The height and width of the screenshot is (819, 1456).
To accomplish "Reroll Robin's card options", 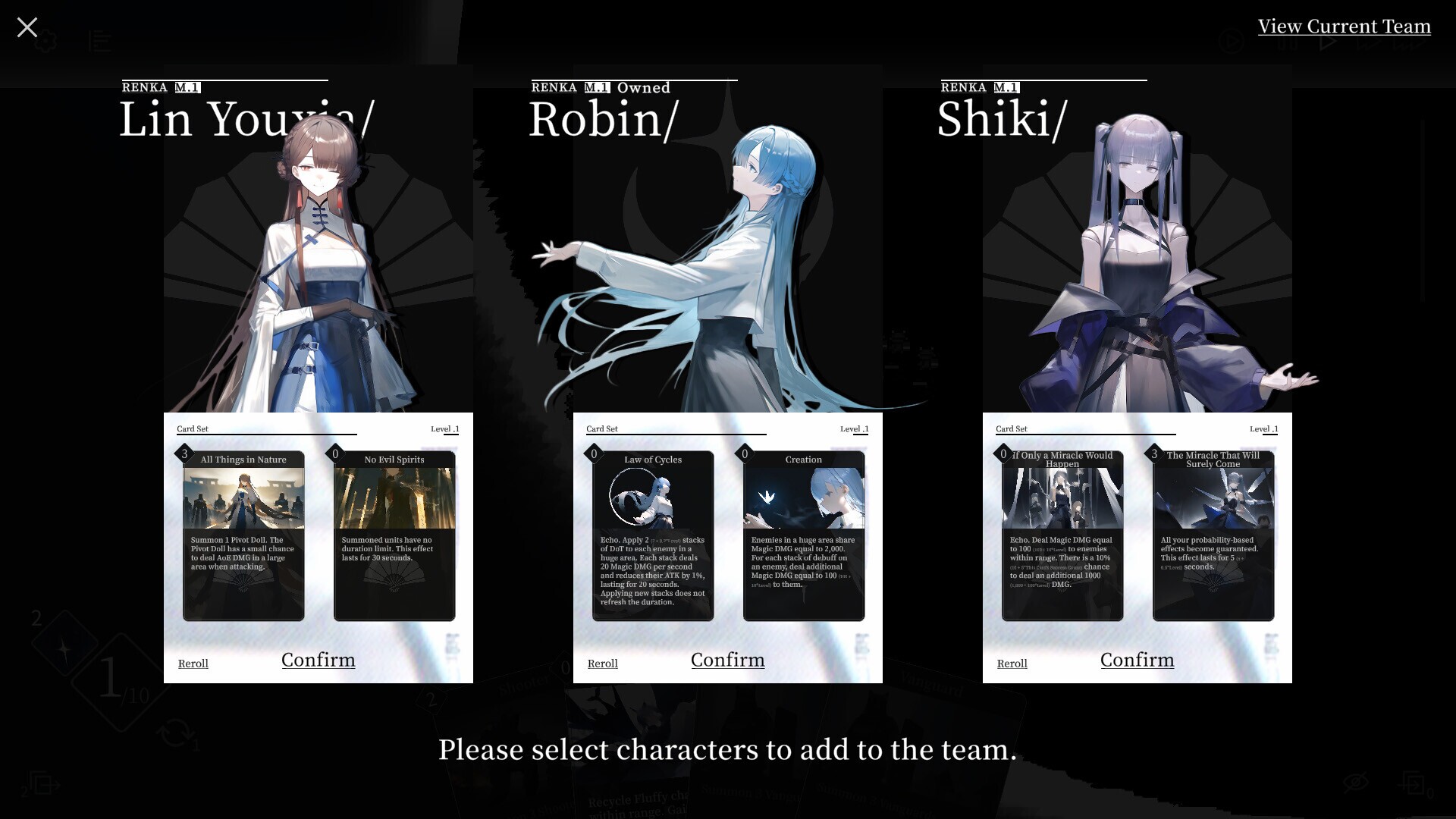I will point(602,664).
